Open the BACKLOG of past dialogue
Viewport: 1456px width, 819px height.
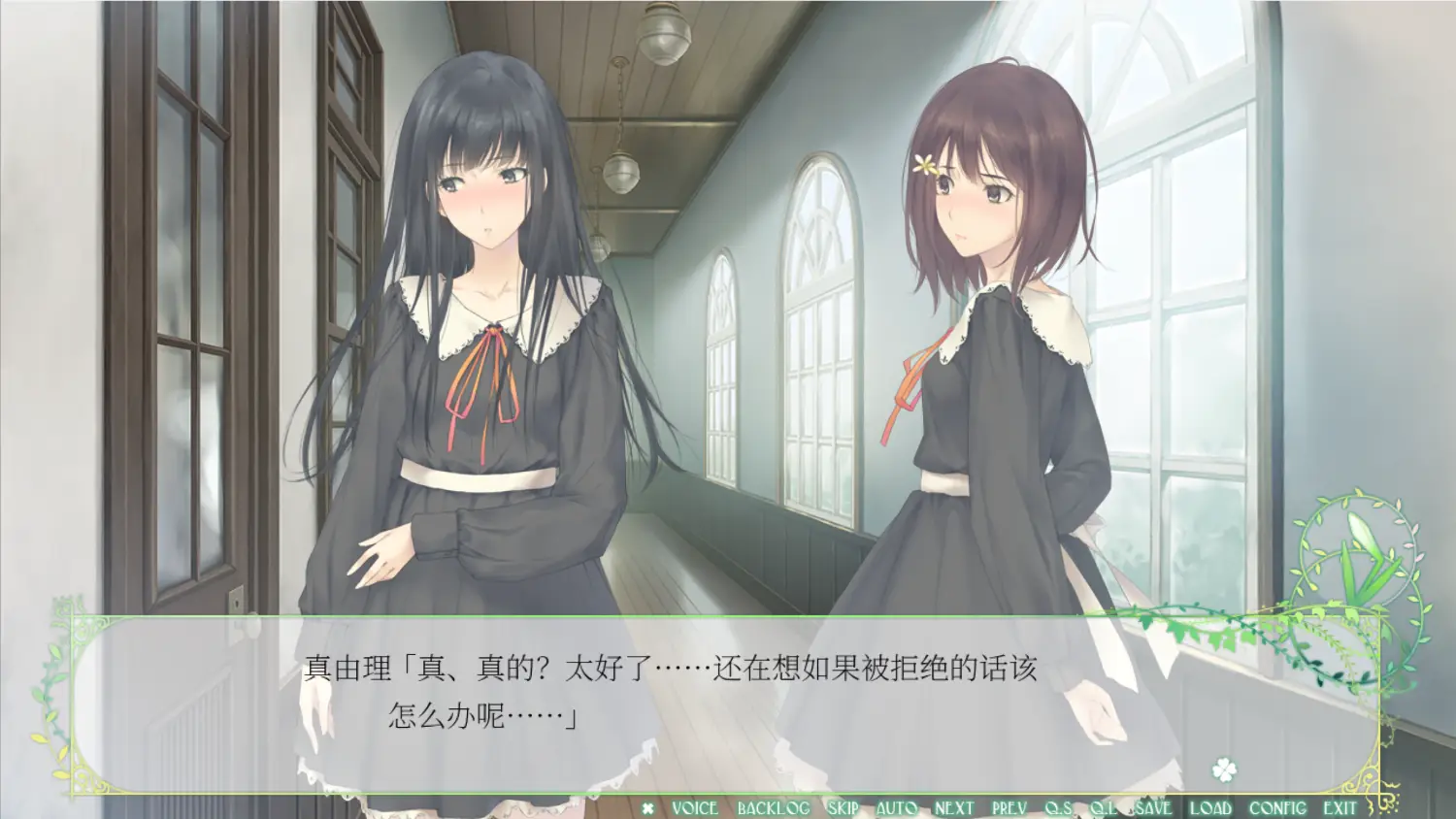[773, 808]
